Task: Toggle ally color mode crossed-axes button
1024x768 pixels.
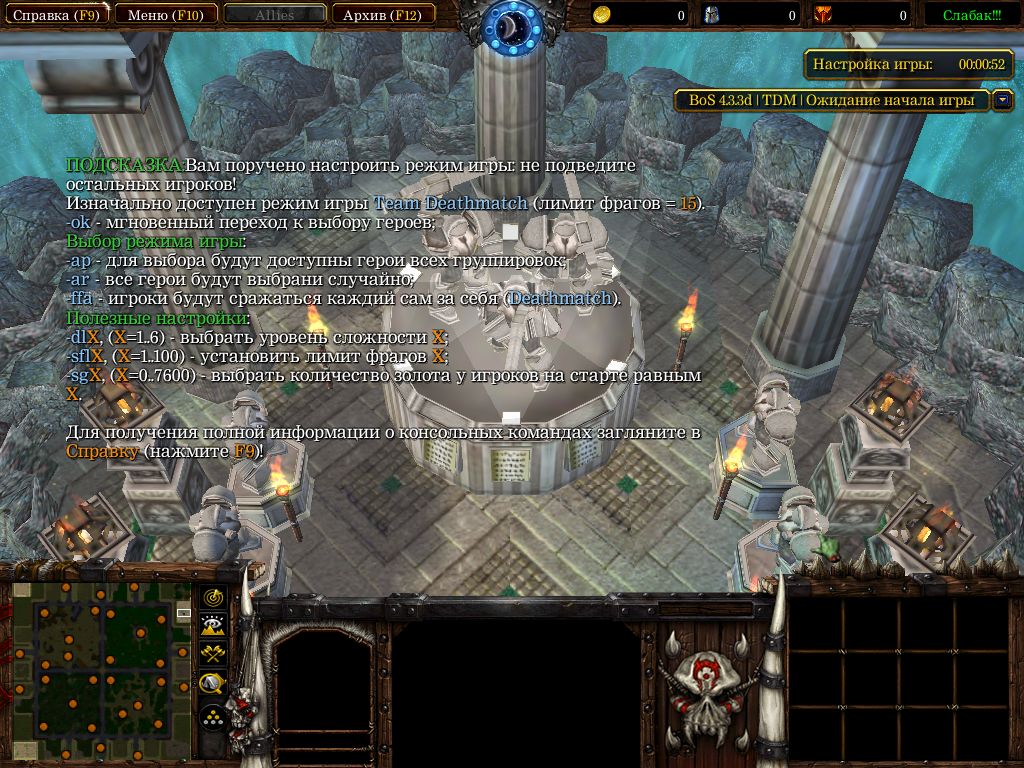Action: tap(213, 655)
